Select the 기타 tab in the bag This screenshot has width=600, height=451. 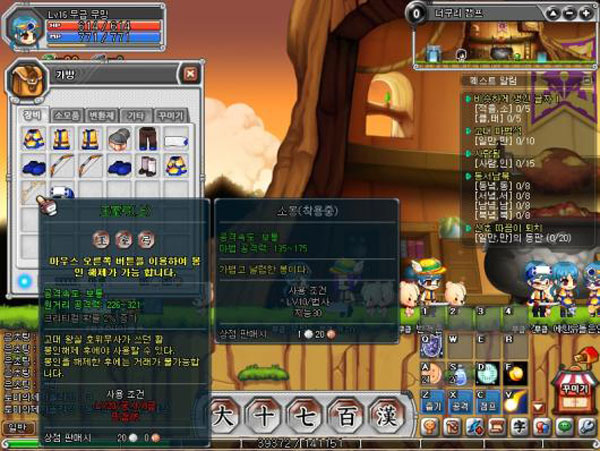pos(136,116)
